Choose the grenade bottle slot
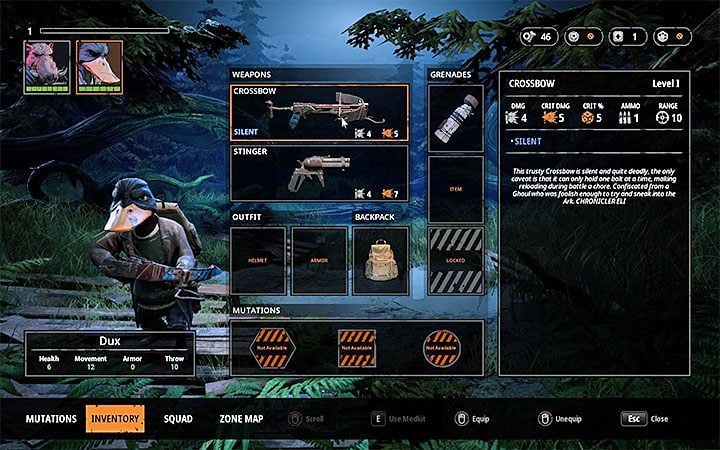 tap(455, 117)
